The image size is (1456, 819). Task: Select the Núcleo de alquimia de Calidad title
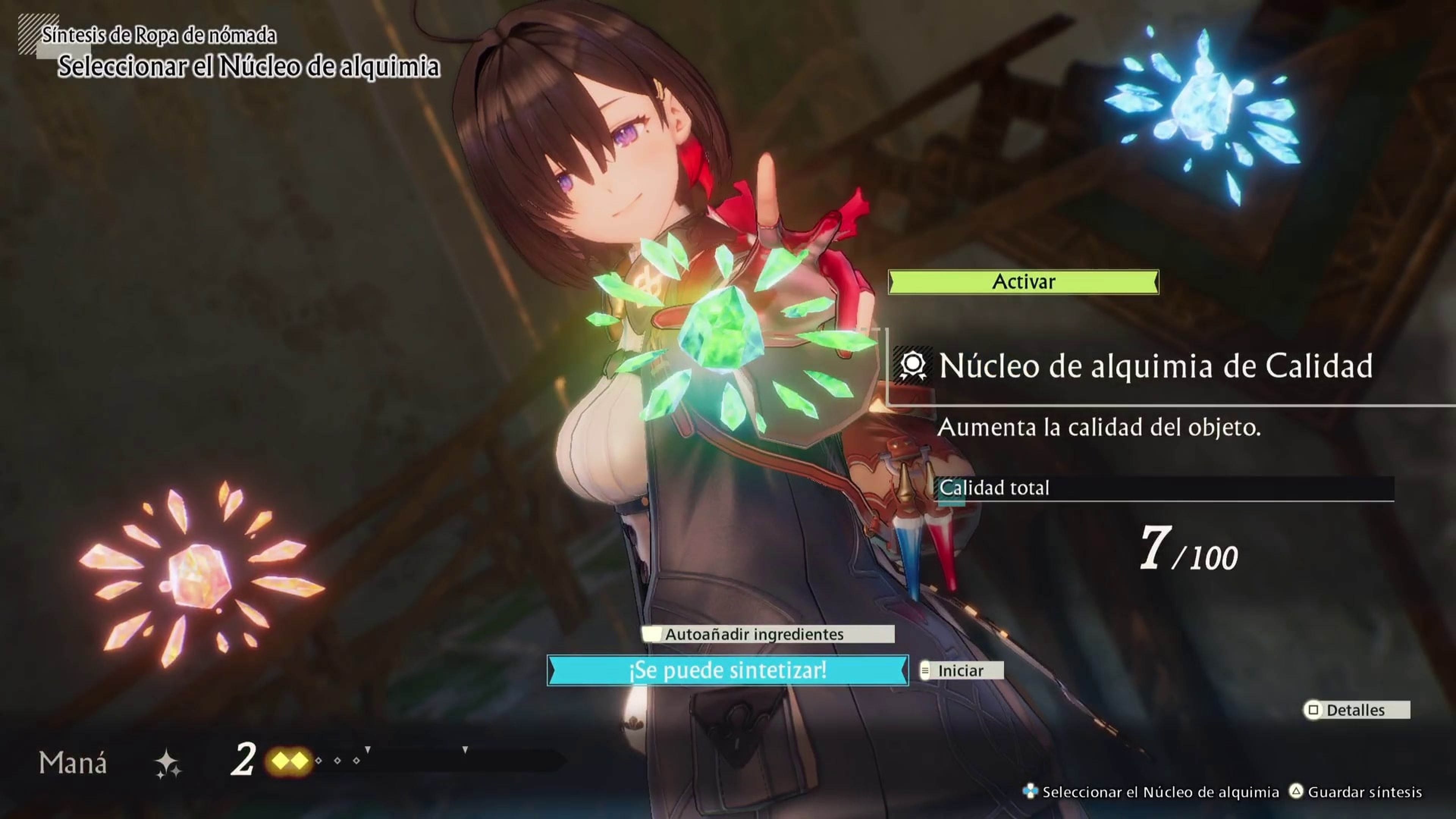(1155, 366)
